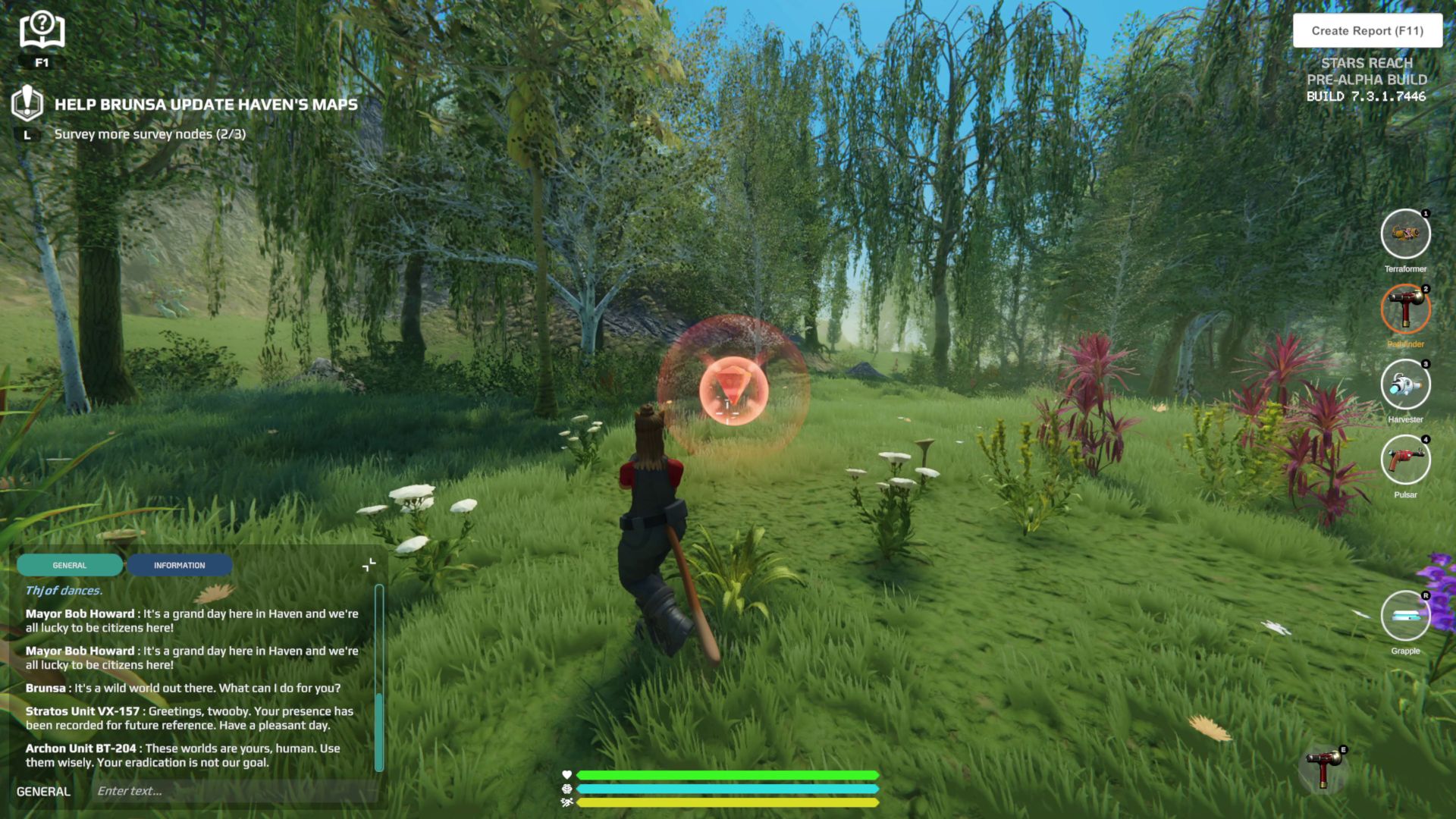Switch to the General chat tab
The height and width of the screenshot is (819, 1456).
[x=70, y=565]
